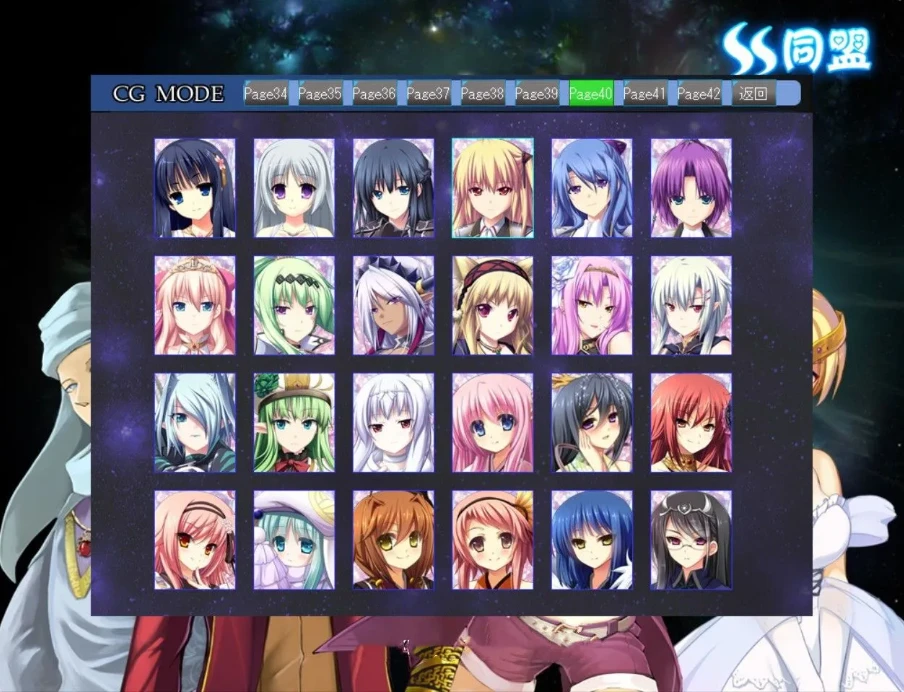The width and height of the screenshot is (904, 692).
Task: Select the Page38 tab
Action: [482, 94]
